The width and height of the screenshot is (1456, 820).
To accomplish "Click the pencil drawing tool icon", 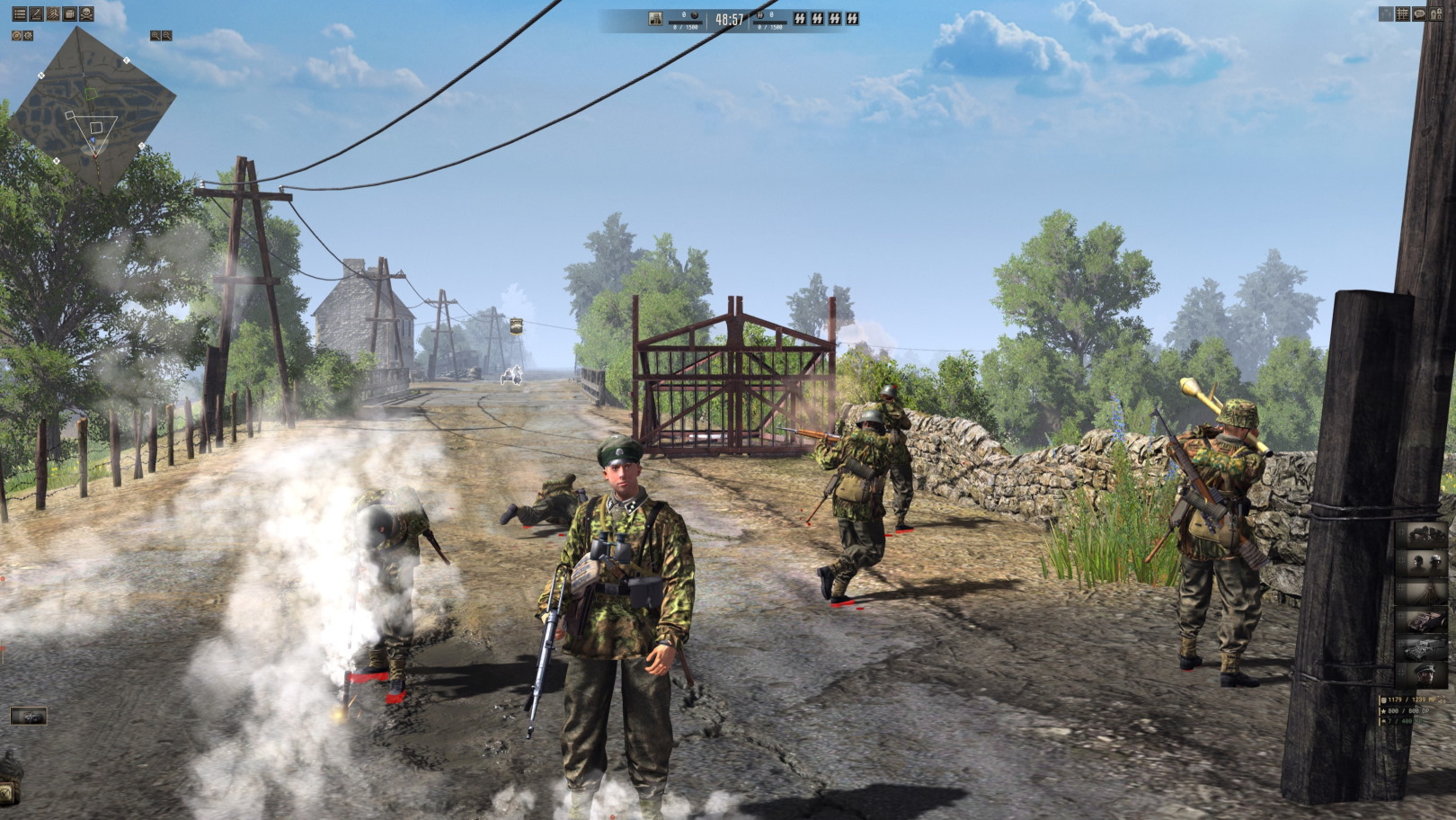I will coord(36,14).
